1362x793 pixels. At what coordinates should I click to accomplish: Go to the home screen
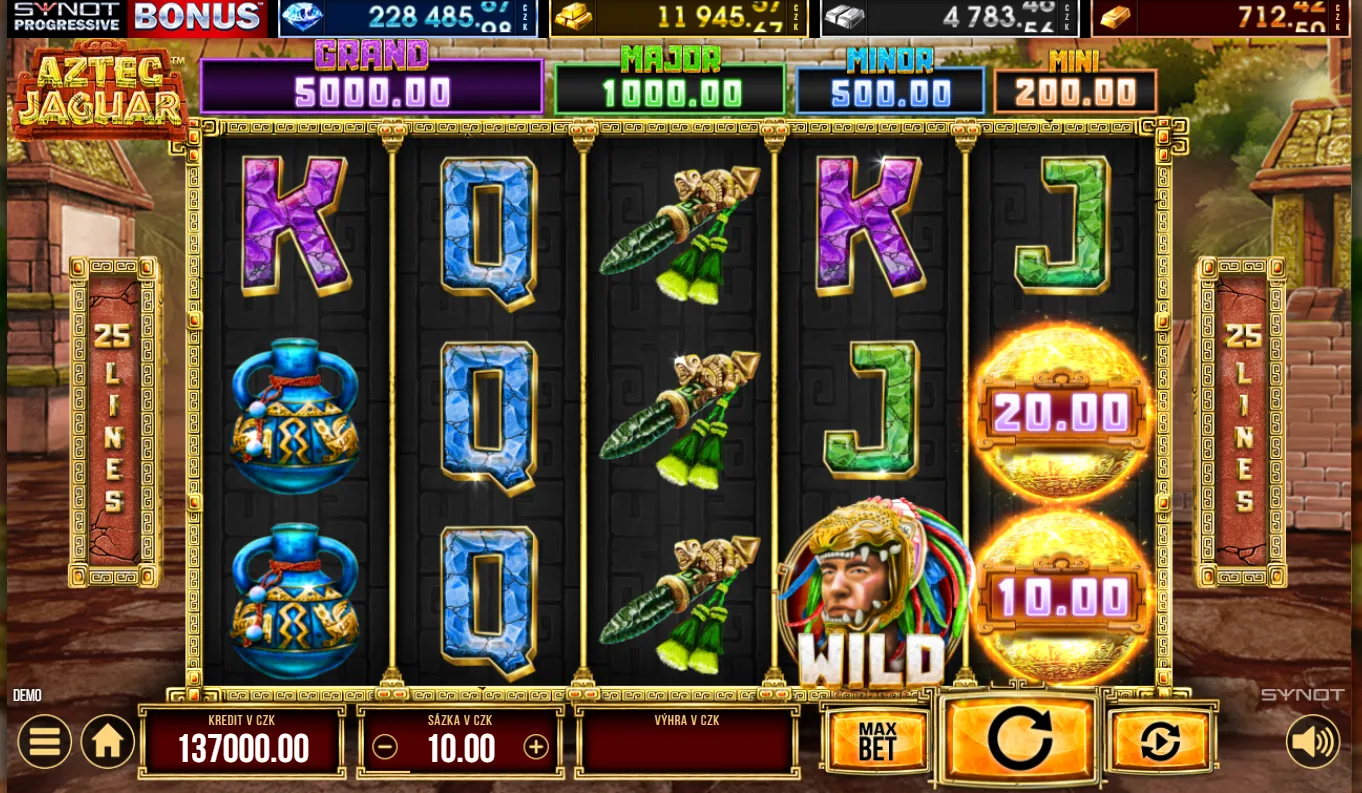click(x=108, y=742)
